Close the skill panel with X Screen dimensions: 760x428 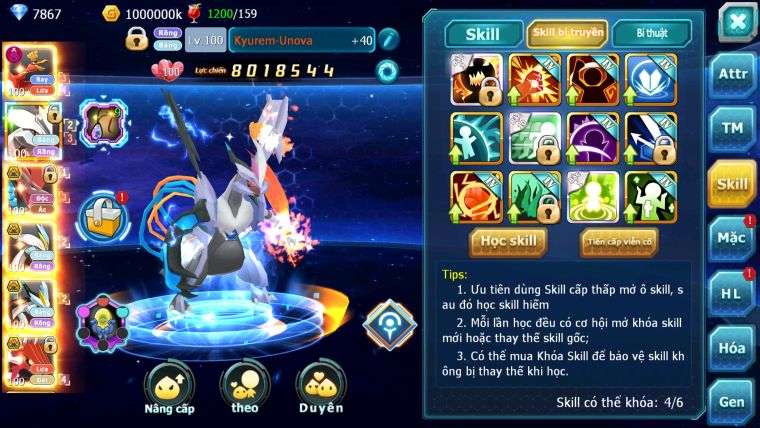click(x=736, y=21)
